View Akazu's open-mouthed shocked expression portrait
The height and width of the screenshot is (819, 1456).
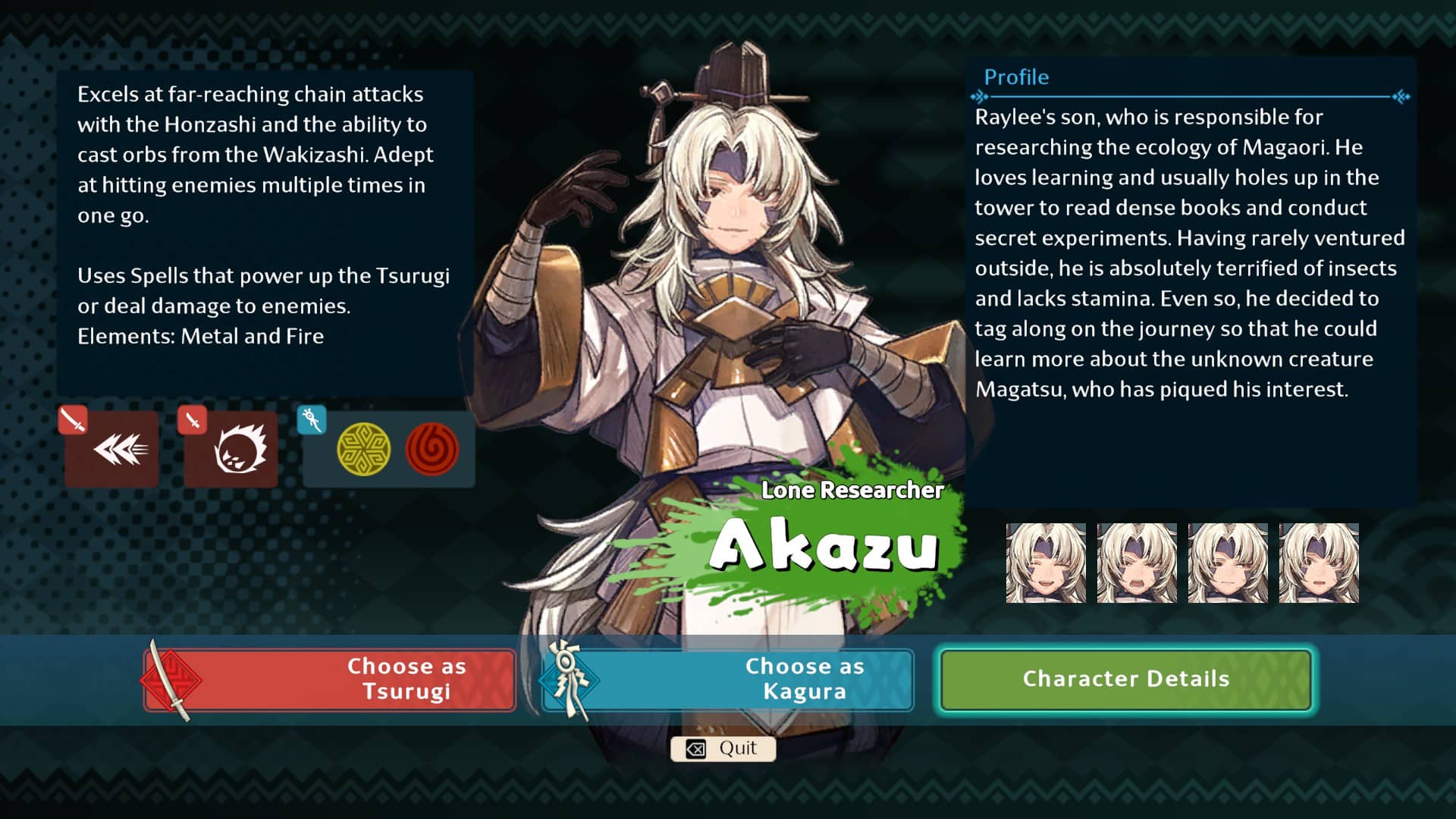click(1137, 563)
